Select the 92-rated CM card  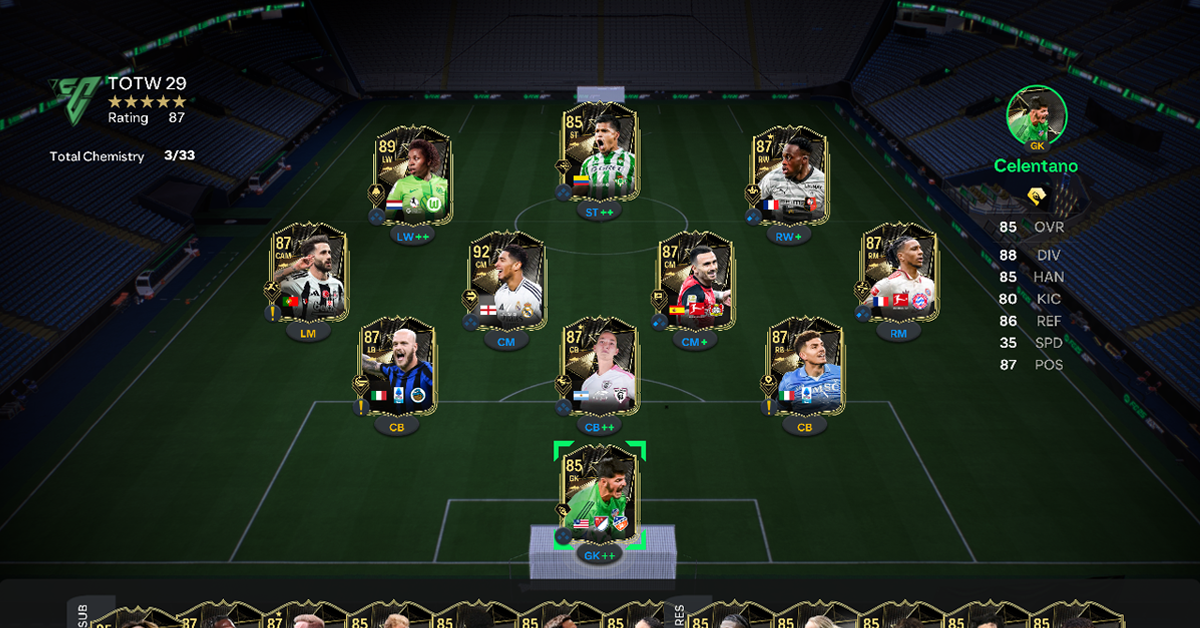507,280
